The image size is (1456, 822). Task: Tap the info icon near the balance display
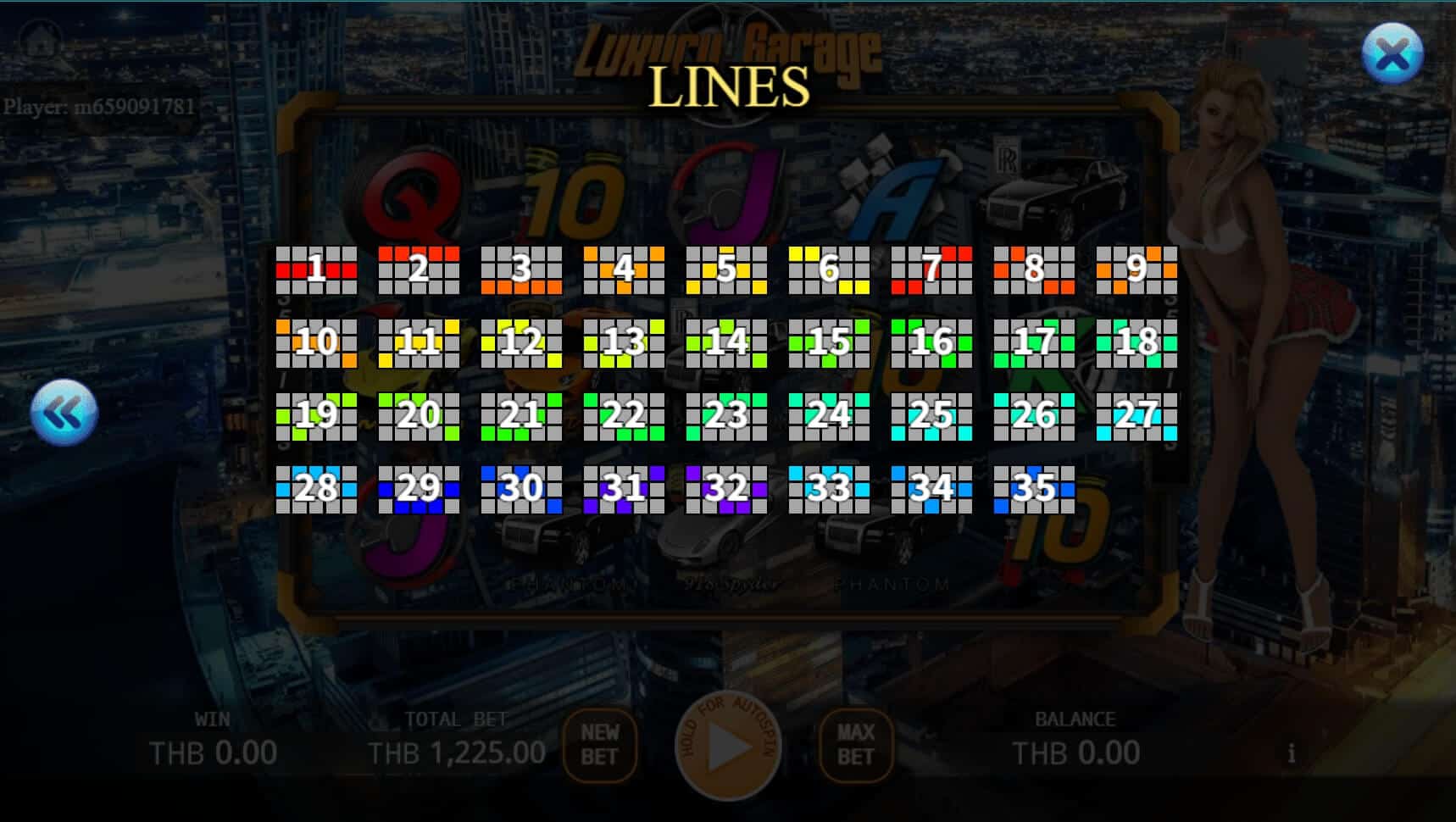pyautogui.click(x=1292, y=751)
